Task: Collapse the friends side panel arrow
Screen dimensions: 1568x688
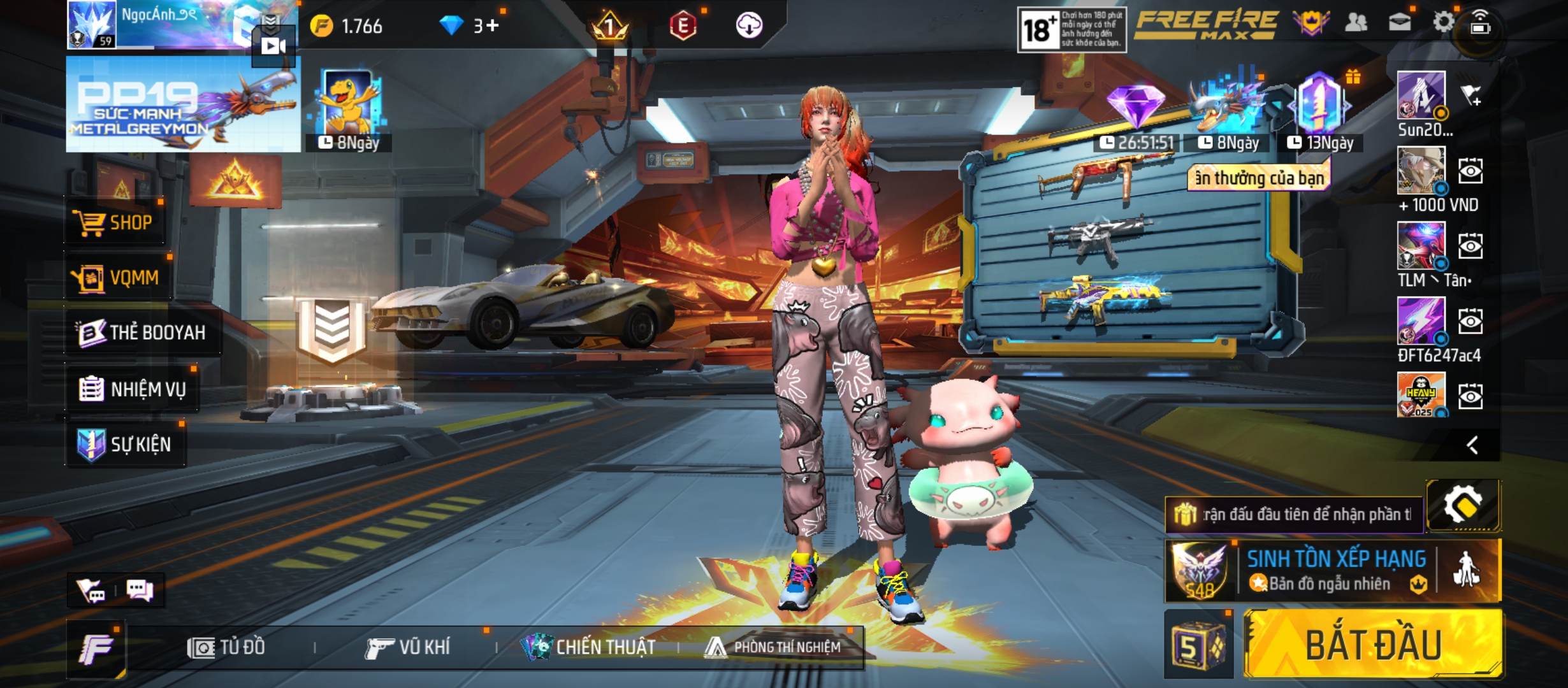Action: (x=1472, y=445)
